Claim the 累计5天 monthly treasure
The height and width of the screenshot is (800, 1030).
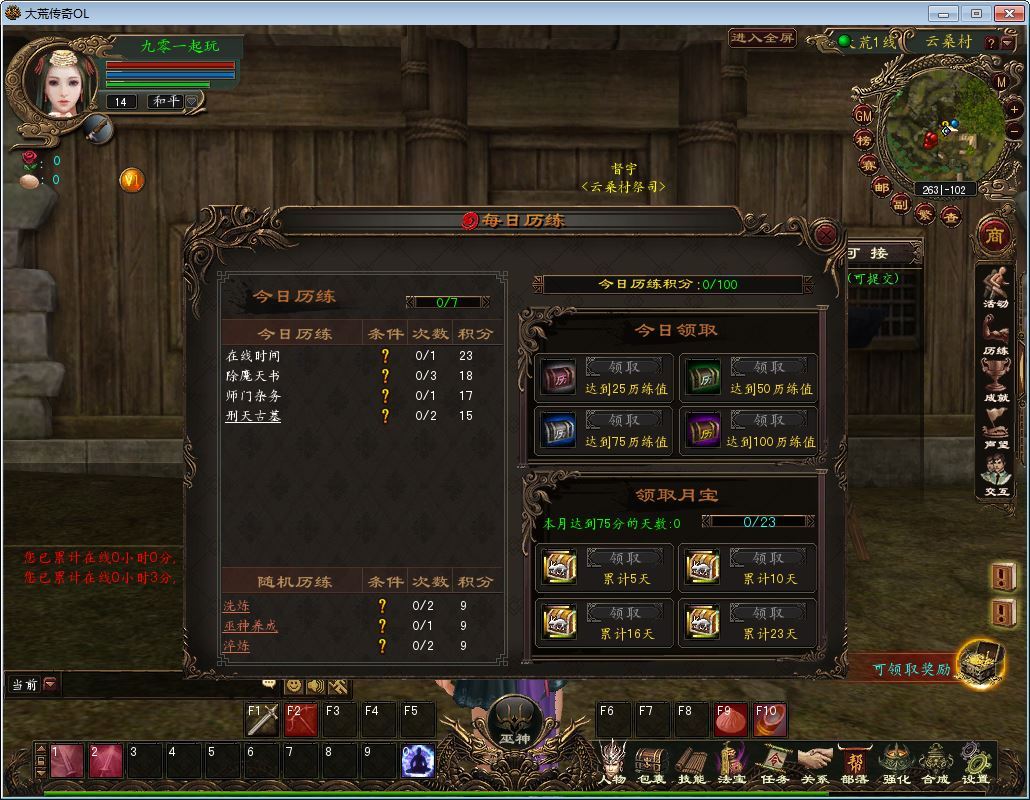tap(624, 558)
